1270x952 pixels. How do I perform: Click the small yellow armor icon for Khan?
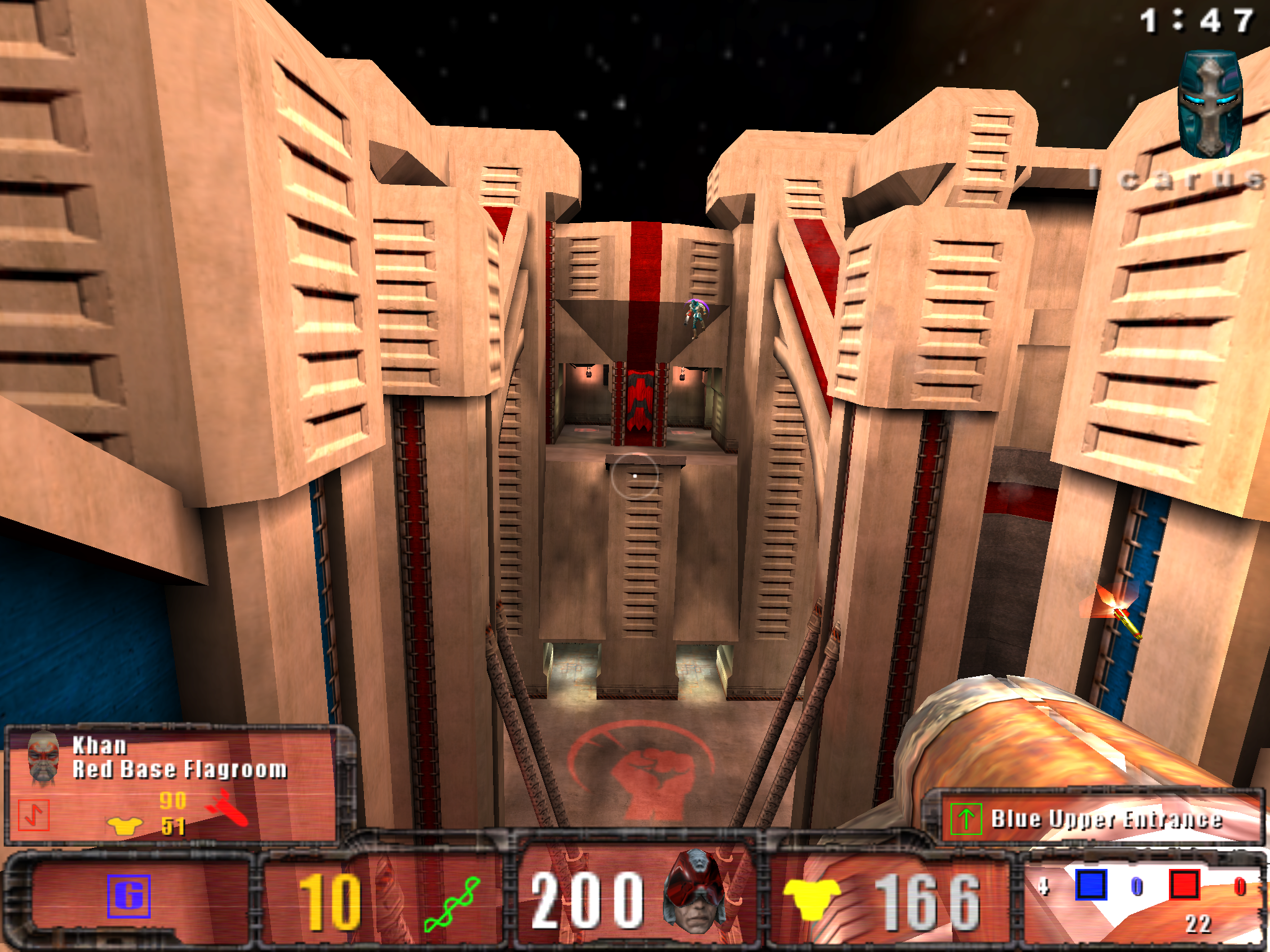pyautogui.click(x=125, y=826)
